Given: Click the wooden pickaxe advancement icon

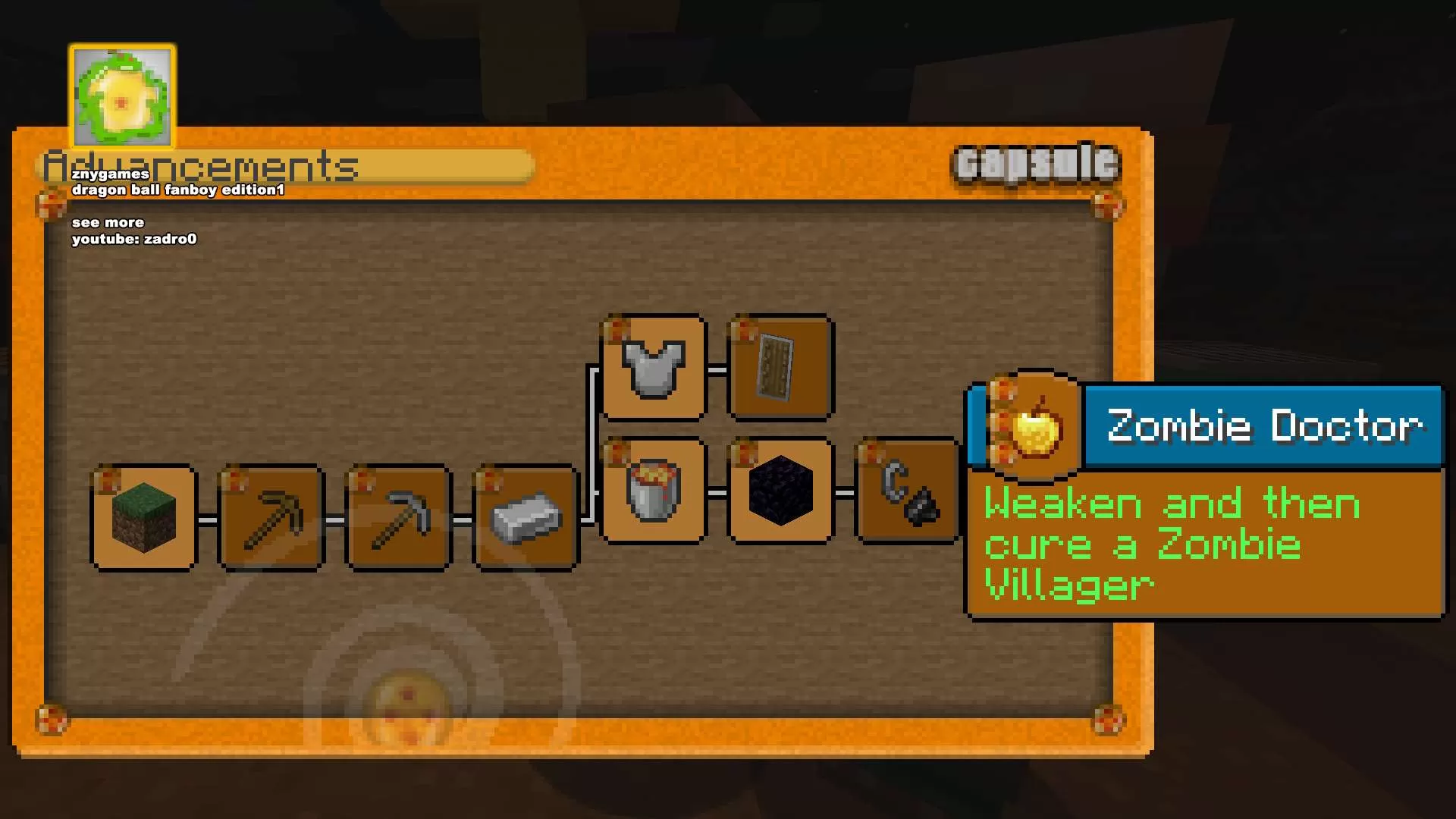Looking at the screenshot, I should coord(271,519).
